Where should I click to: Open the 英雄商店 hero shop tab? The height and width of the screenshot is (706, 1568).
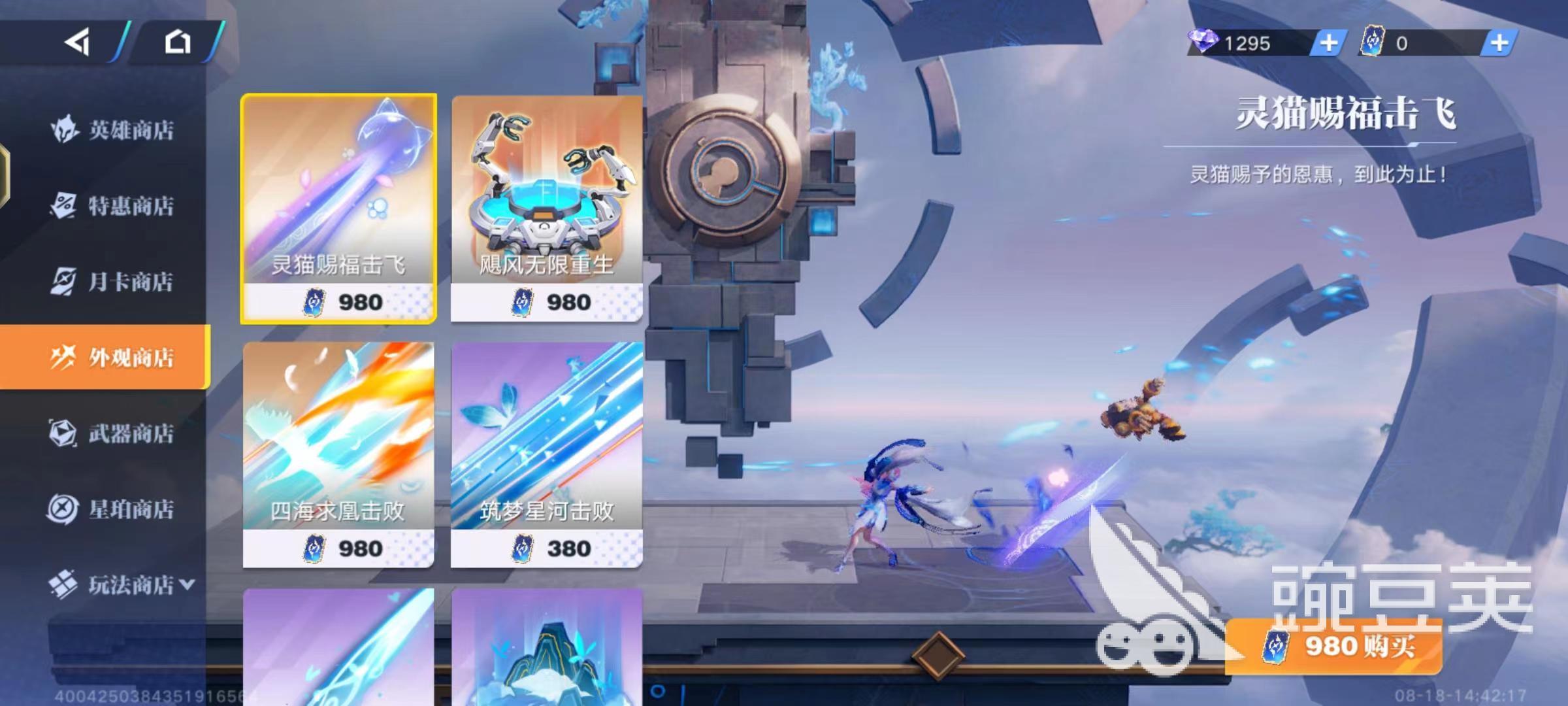pyautogui.click(x=112, y=129)
